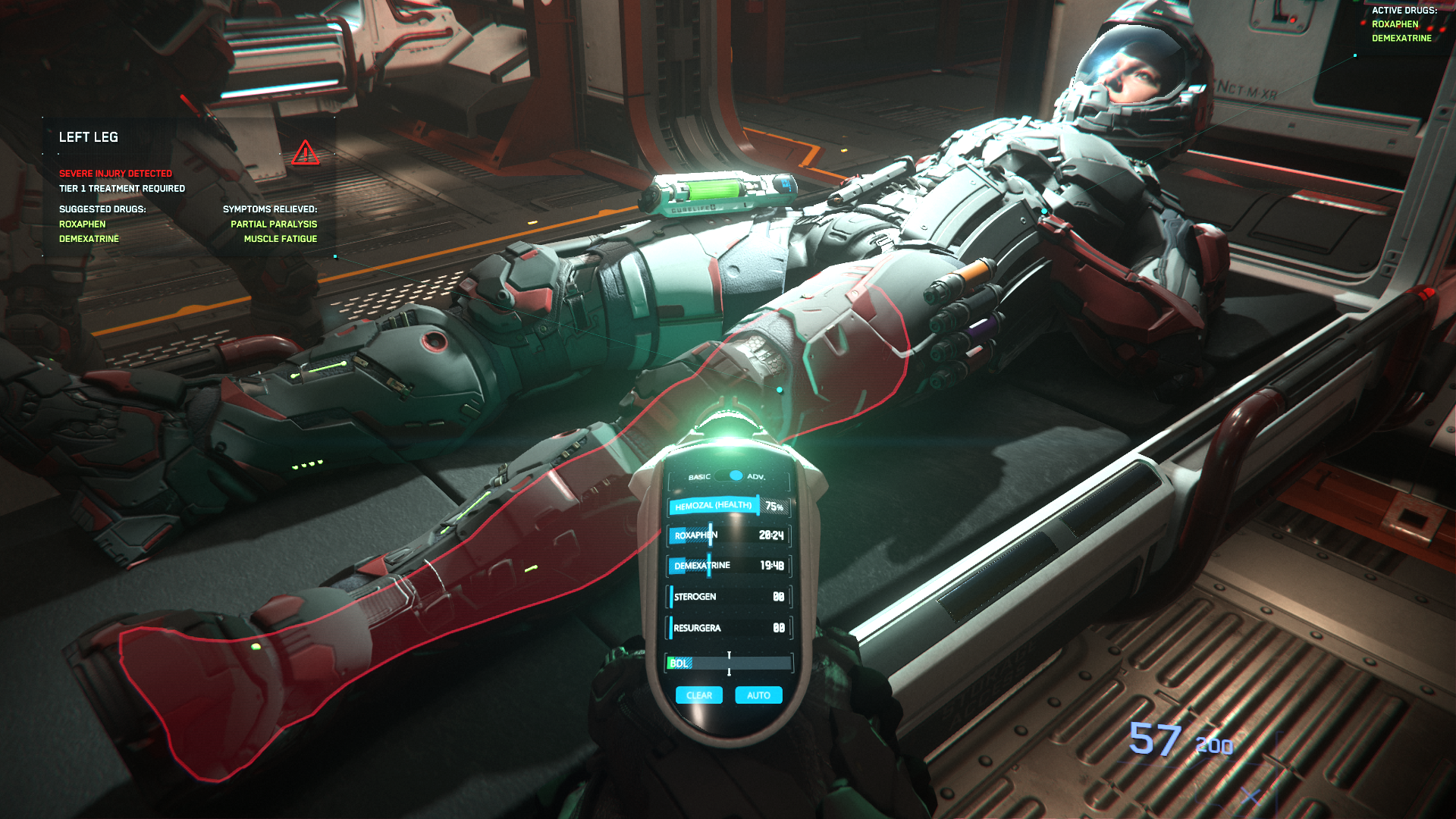Select DEMEXATRINE under Suggested Drugs
Viewport: 1456px width, 819px height.
89,238
